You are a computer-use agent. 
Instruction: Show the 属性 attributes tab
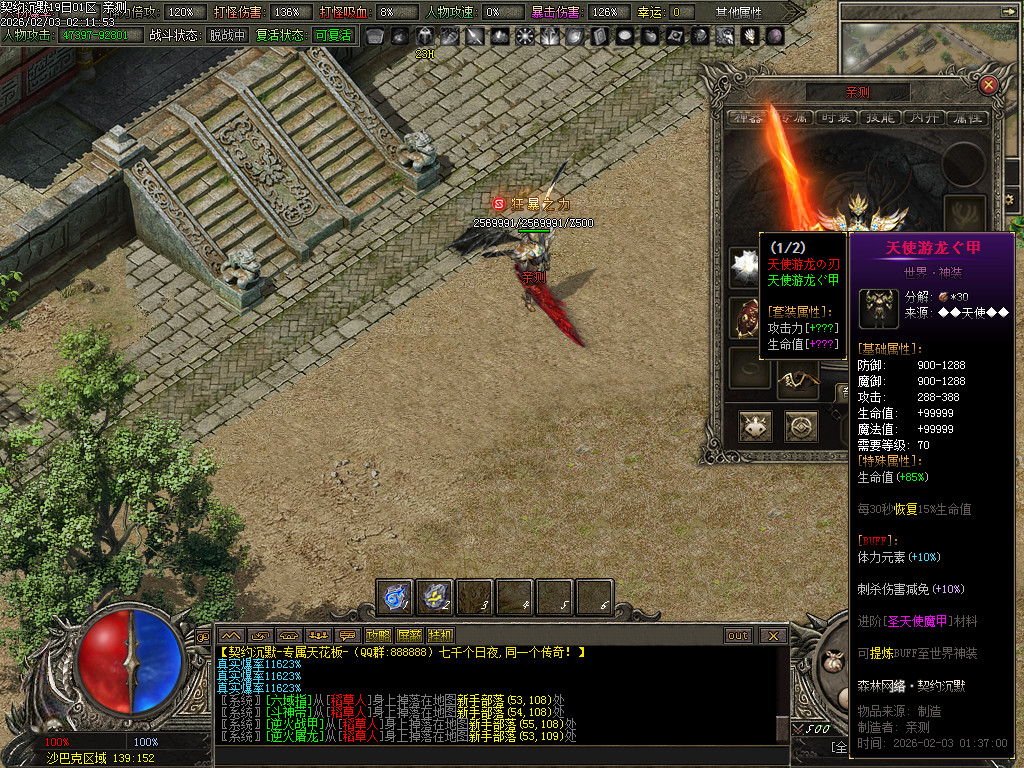pos(967,117)
